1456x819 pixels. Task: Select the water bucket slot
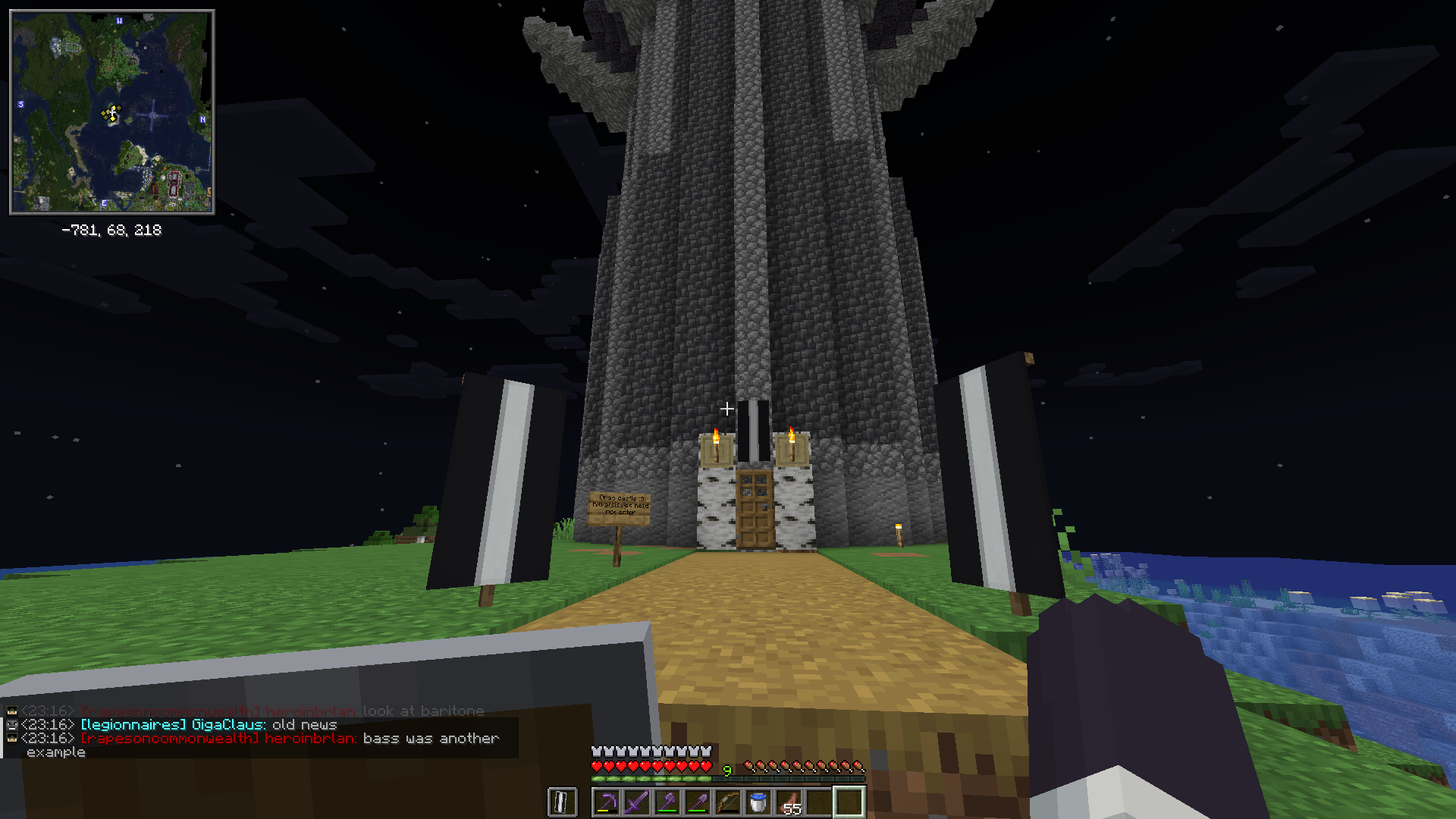click(x=758, y=802)
